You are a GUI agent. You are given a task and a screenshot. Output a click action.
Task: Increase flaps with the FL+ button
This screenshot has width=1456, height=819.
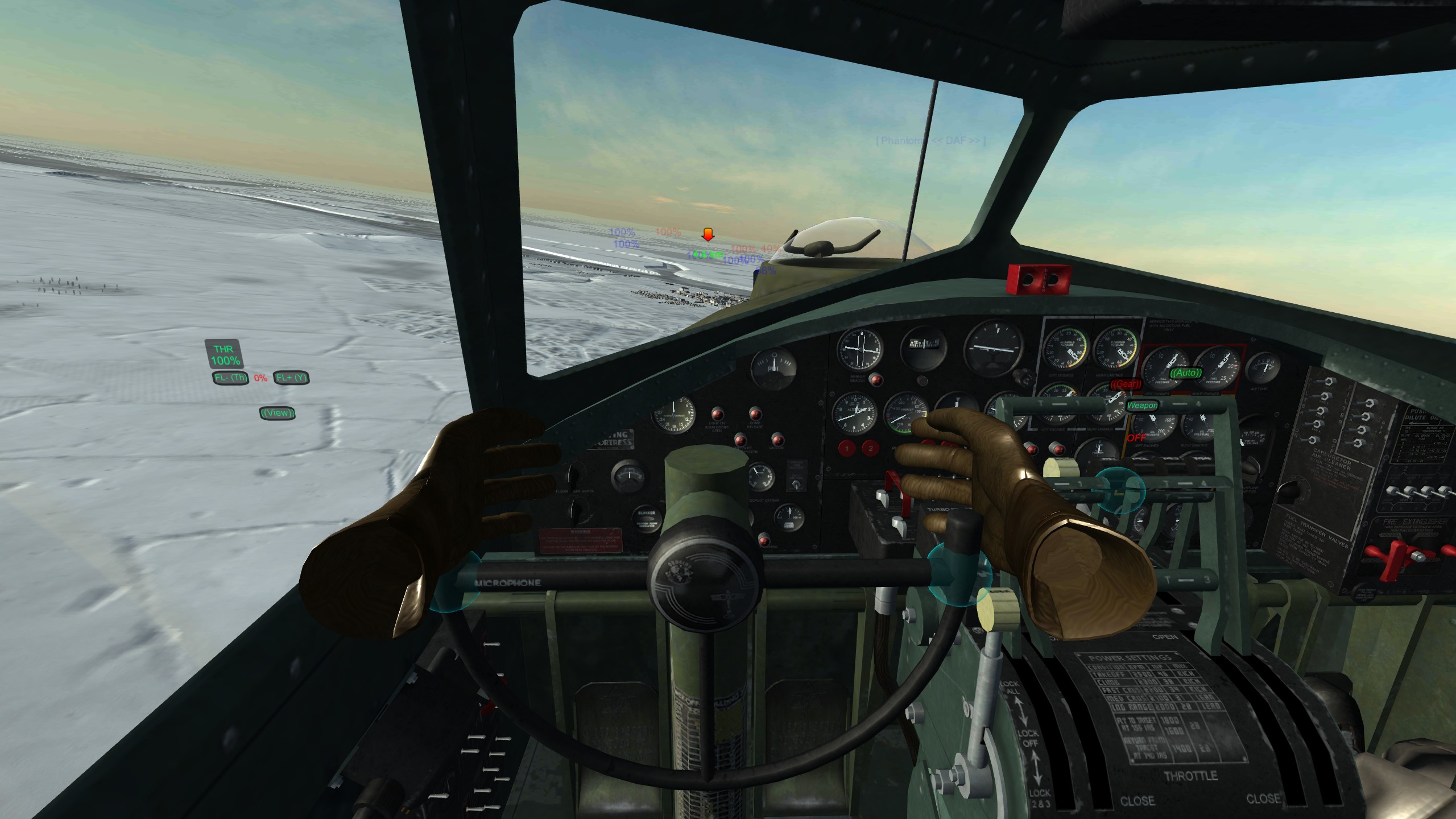[291, 378]
